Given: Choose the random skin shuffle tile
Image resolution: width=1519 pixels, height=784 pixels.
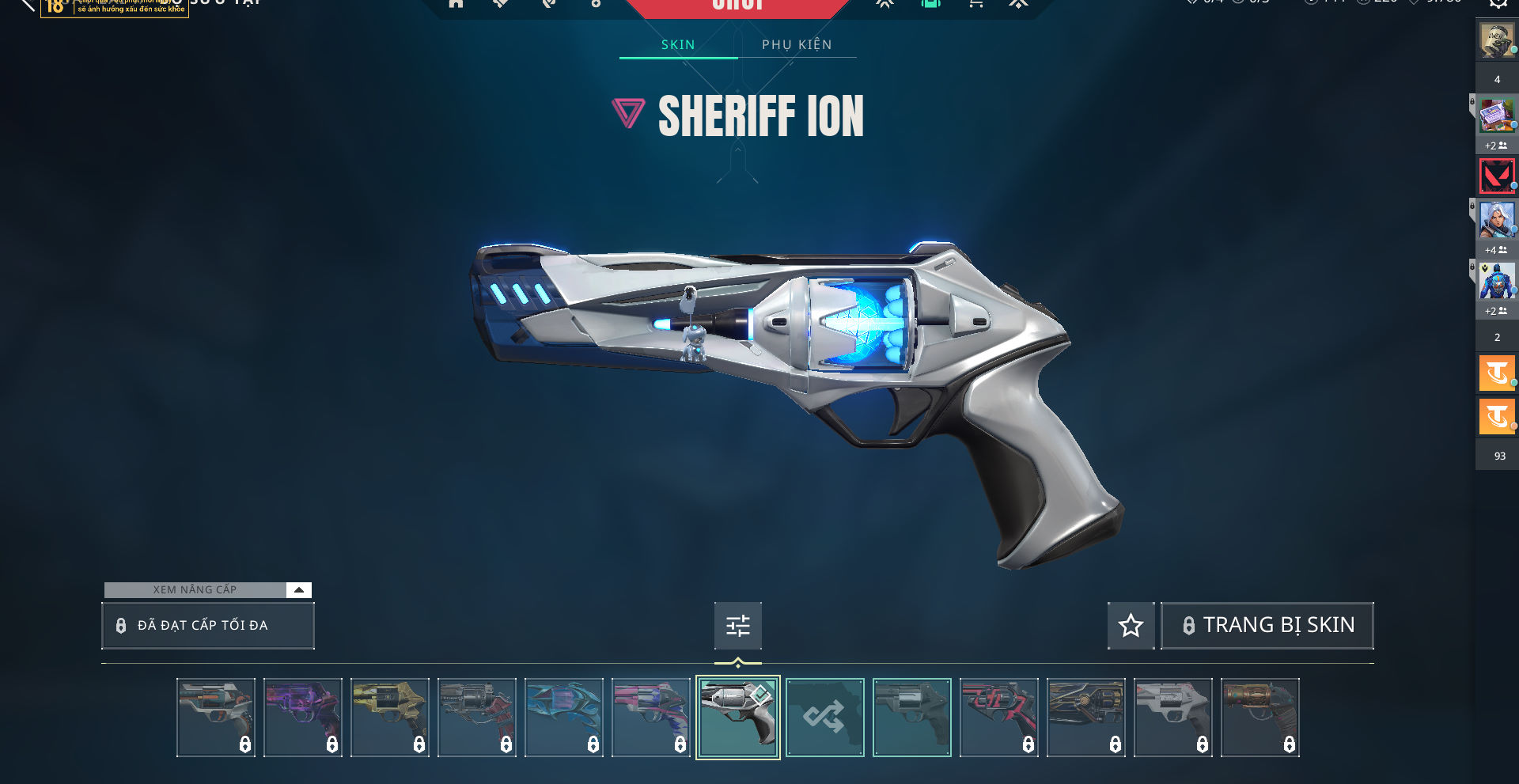Looking at the screenshot, I should pos(824,718).
